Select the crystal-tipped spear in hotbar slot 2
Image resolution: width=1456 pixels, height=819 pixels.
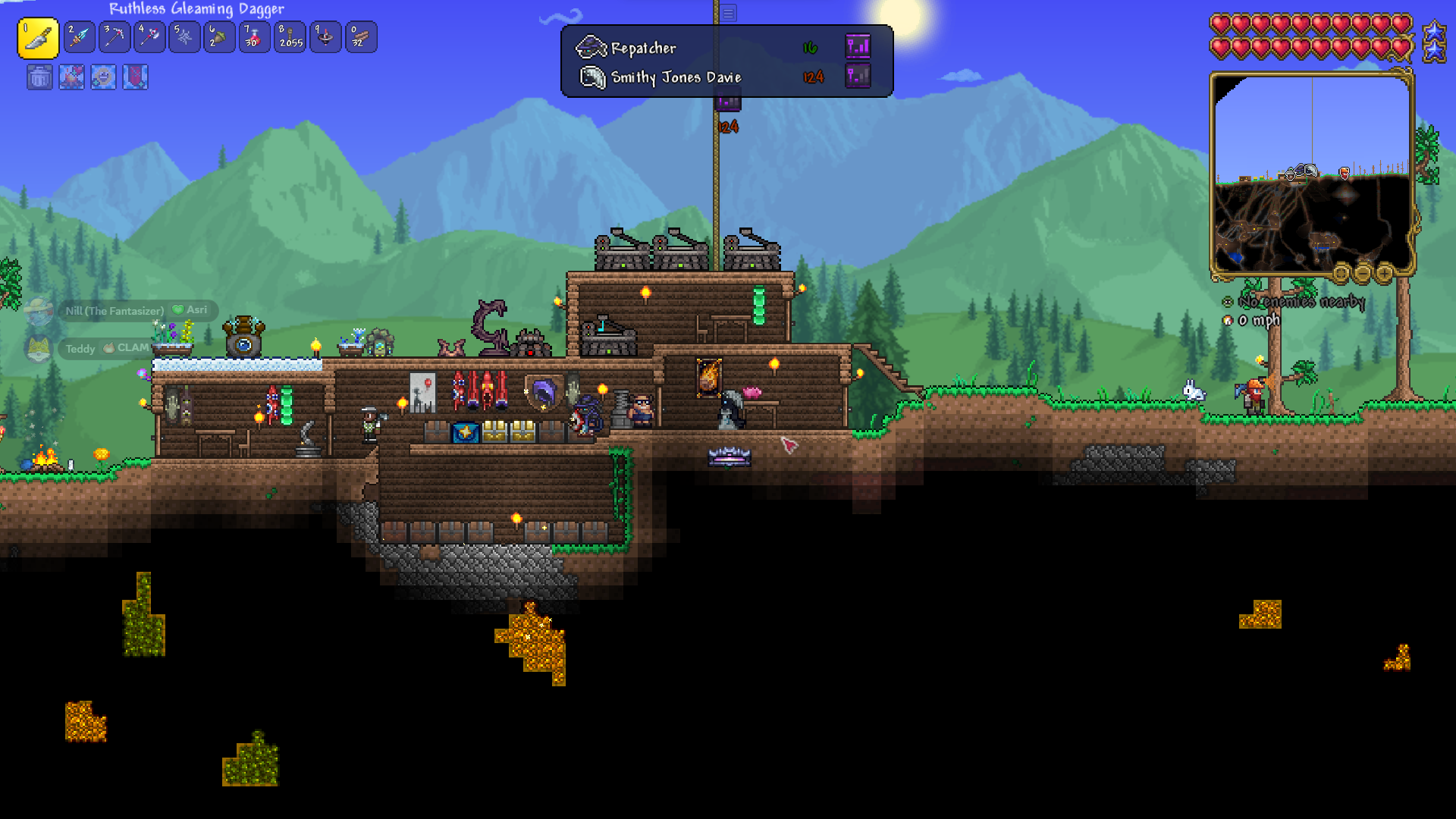click(80, 37)
